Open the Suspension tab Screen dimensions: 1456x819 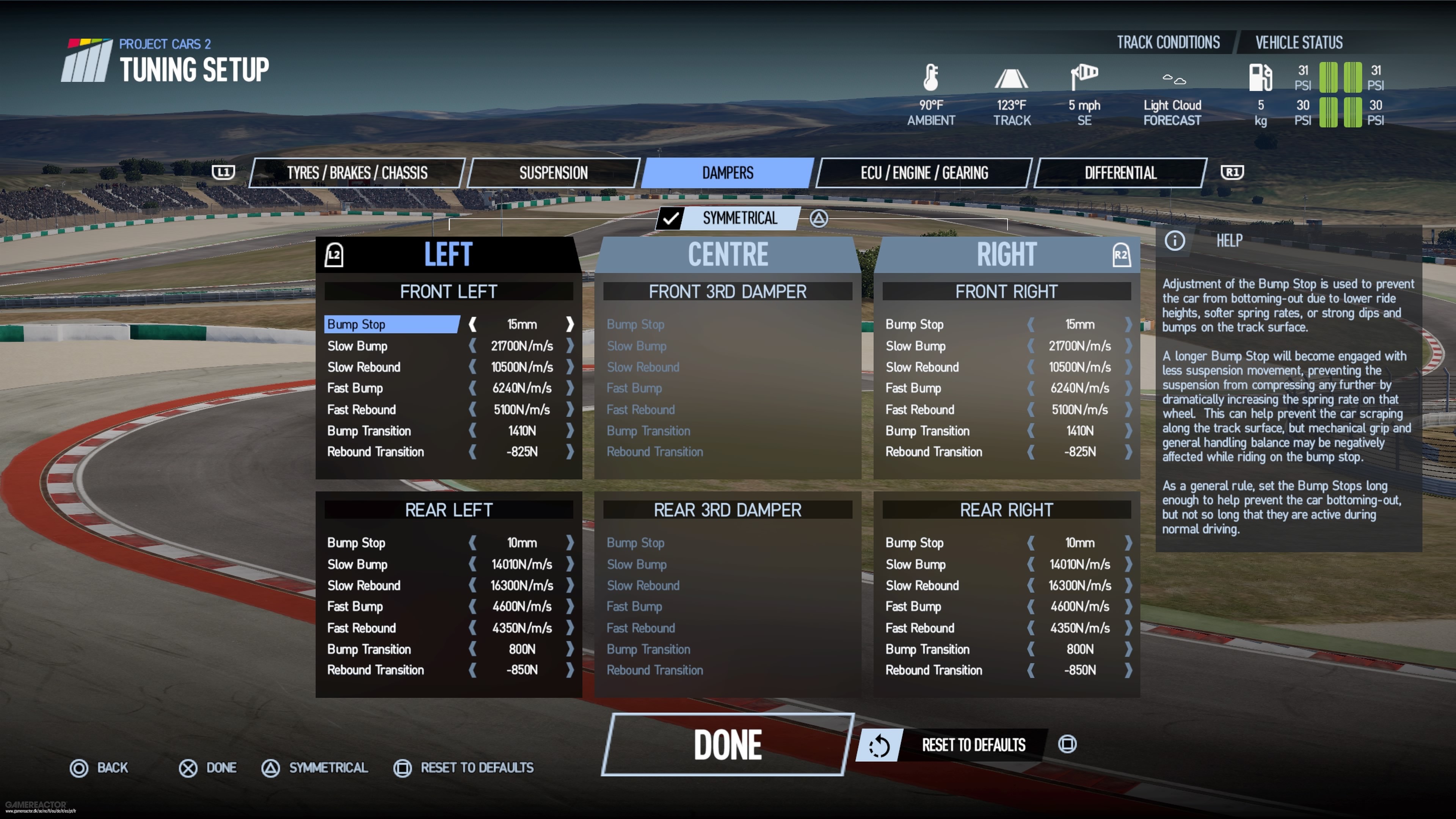[553, 173]
